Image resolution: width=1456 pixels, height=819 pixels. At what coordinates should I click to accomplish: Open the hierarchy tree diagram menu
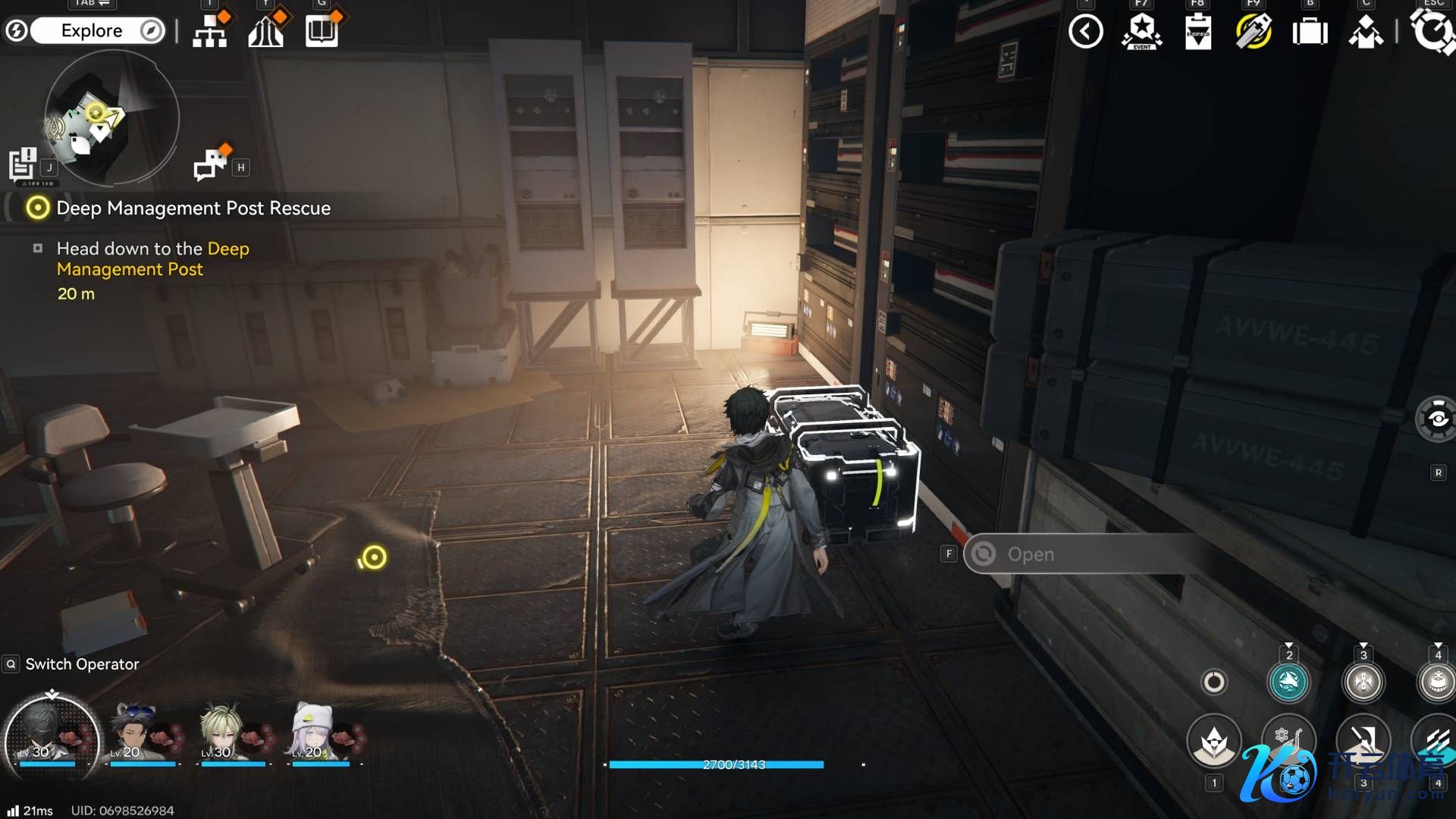[x=209, y=32]
